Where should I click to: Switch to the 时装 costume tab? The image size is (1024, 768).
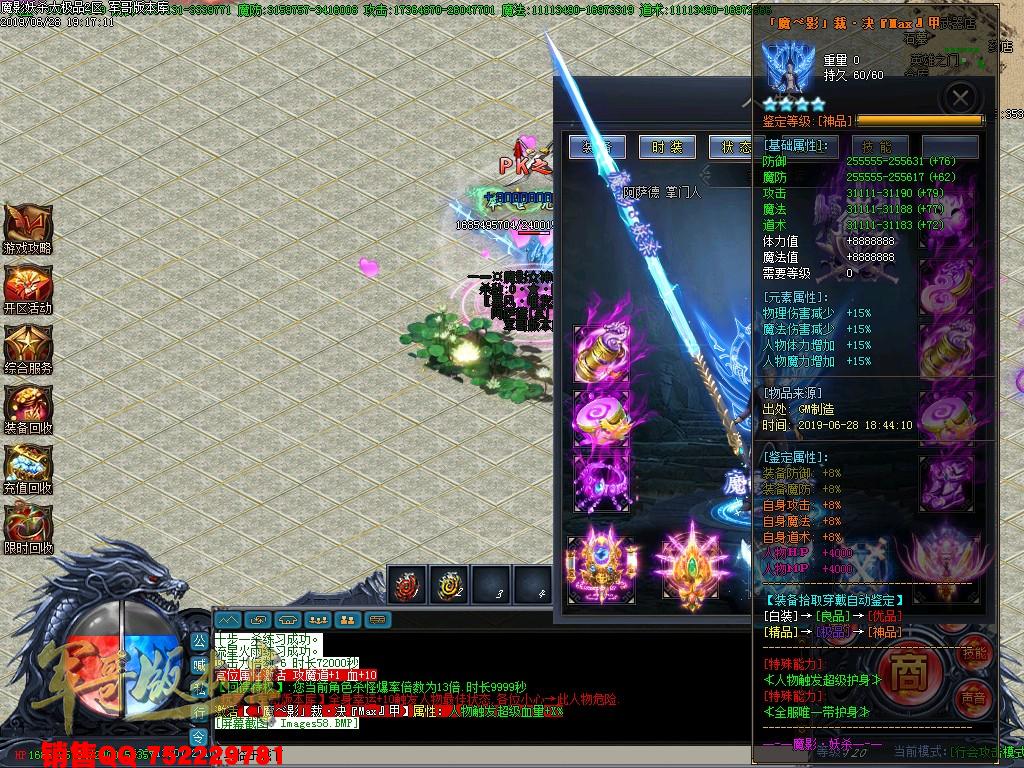click(667, 147)
